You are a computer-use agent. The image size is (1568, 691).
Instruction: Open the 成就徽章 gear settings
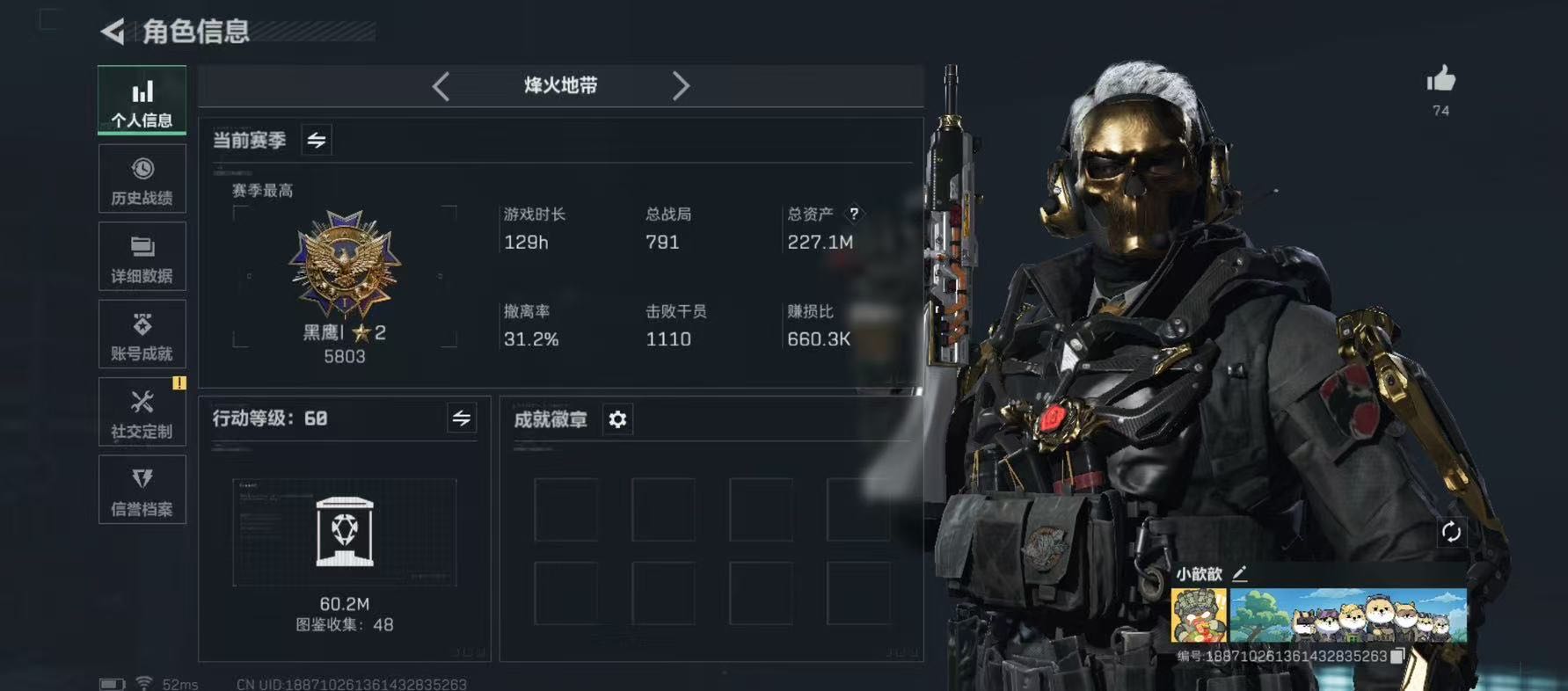(x=617, y=419)
